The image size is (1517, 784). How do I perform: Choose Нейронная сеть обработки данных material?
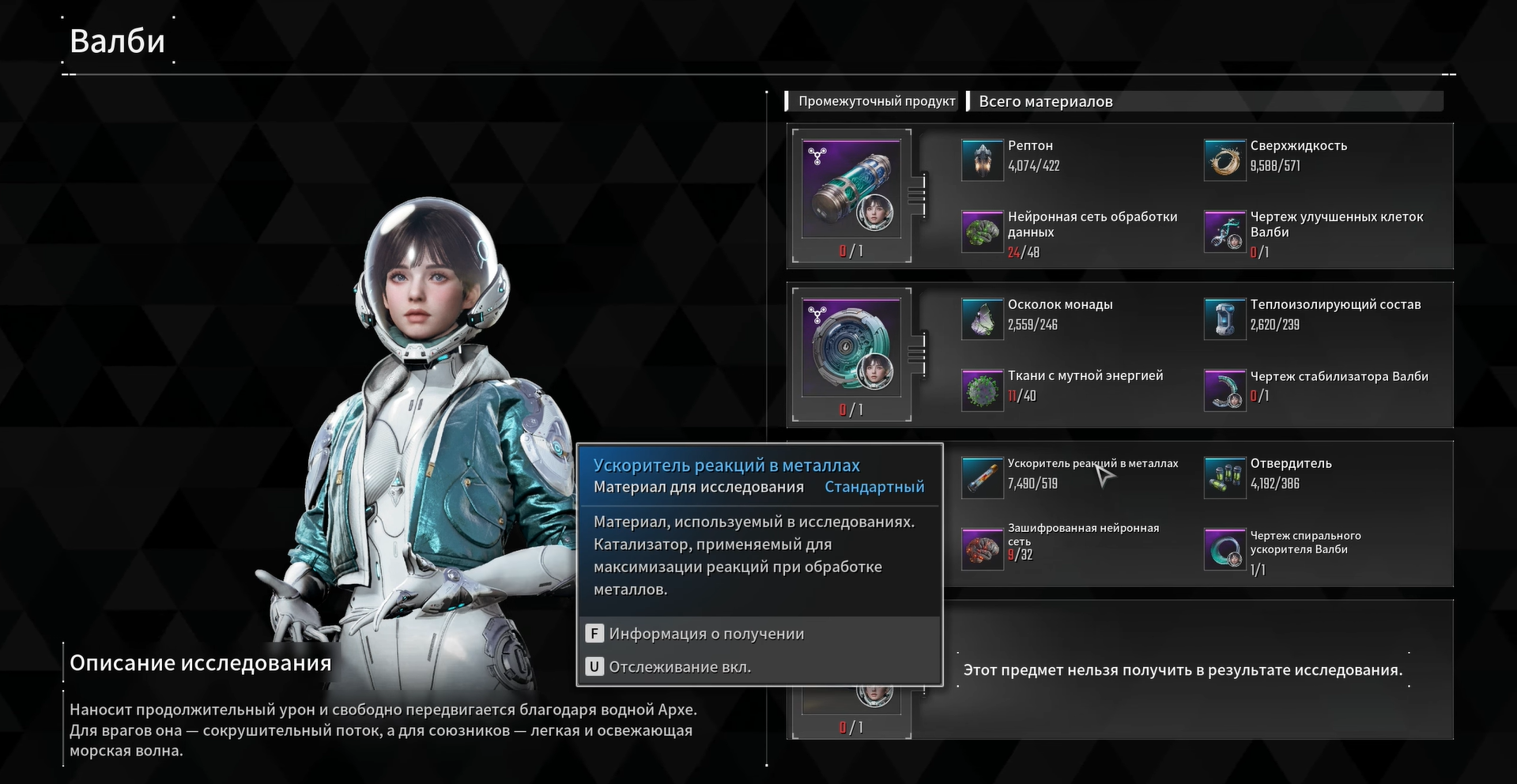(x=982, y=232)
